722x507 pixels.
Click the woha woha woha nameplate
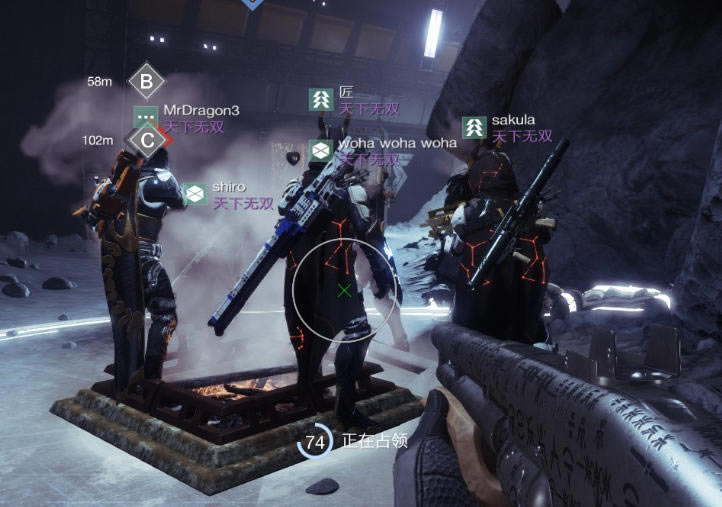pyautogui.click(x=395, y=143)
